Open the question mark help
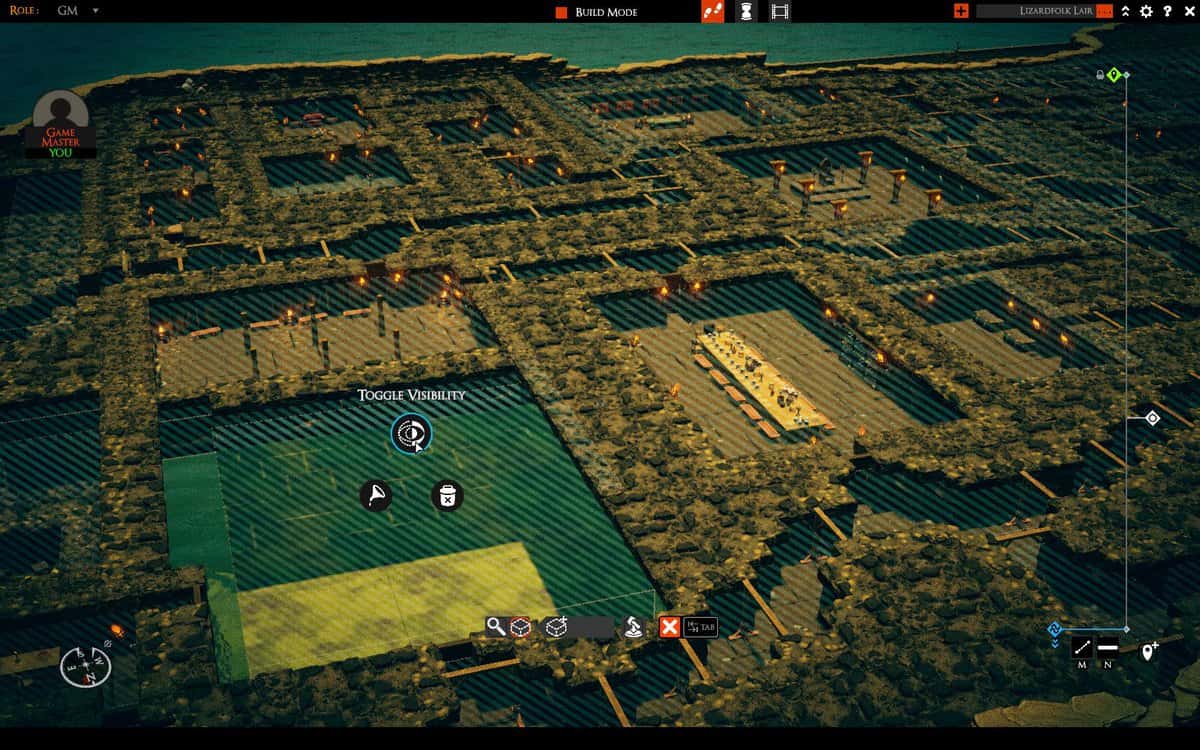1200x750 pixels. [x=1167, y=11]
